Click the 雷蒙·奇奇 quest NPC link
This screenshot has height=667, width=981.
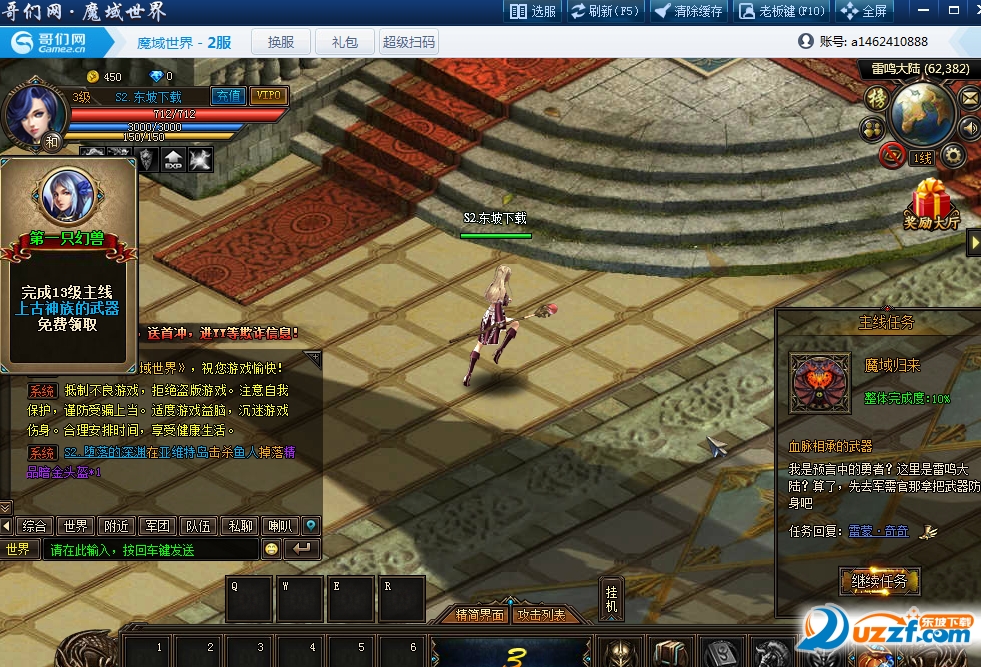pyautogui.click(x=879, y=531)
